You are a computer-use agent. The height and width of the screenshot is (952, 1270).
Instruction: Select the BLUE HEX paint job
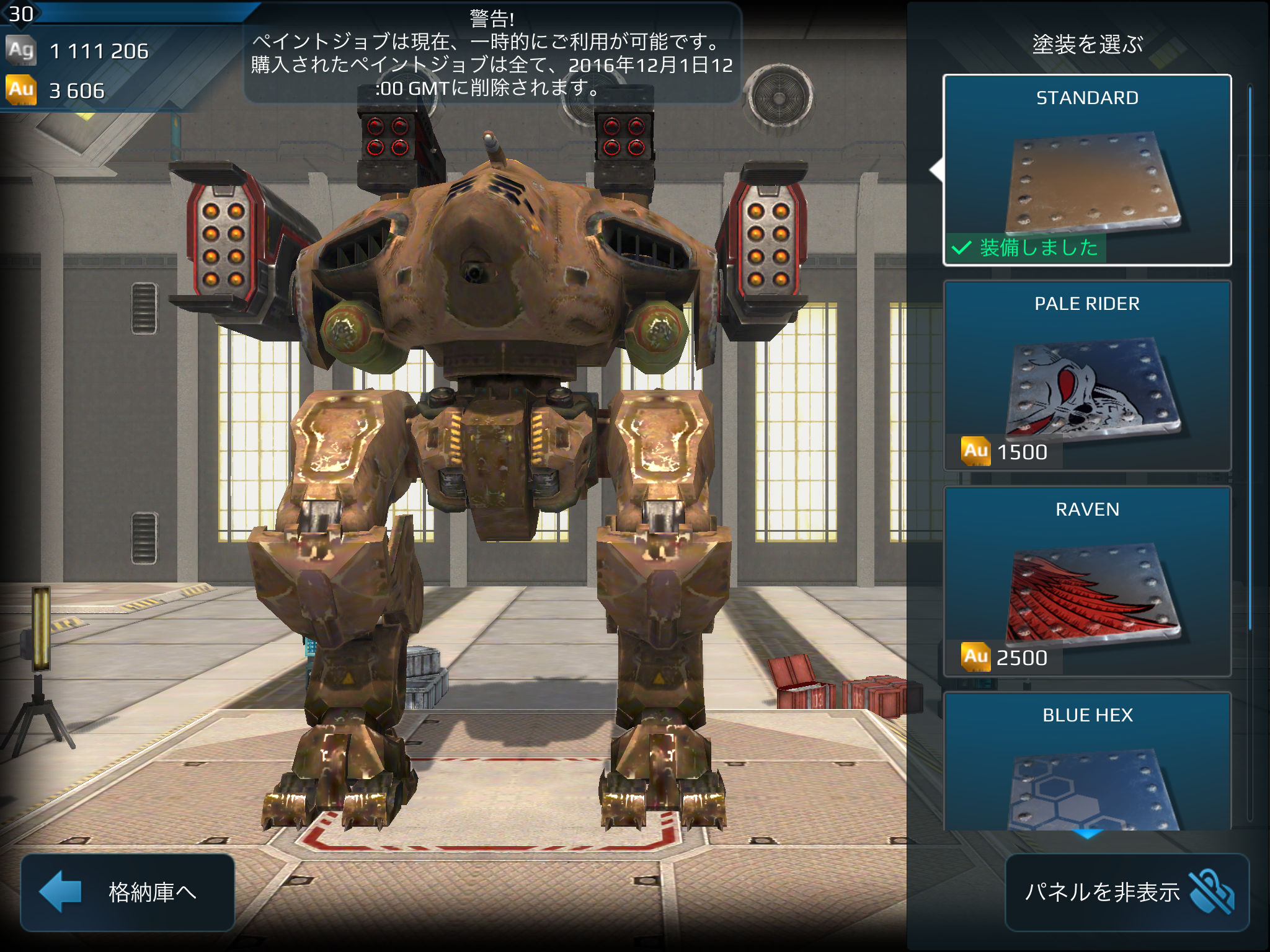[1086, 762]
